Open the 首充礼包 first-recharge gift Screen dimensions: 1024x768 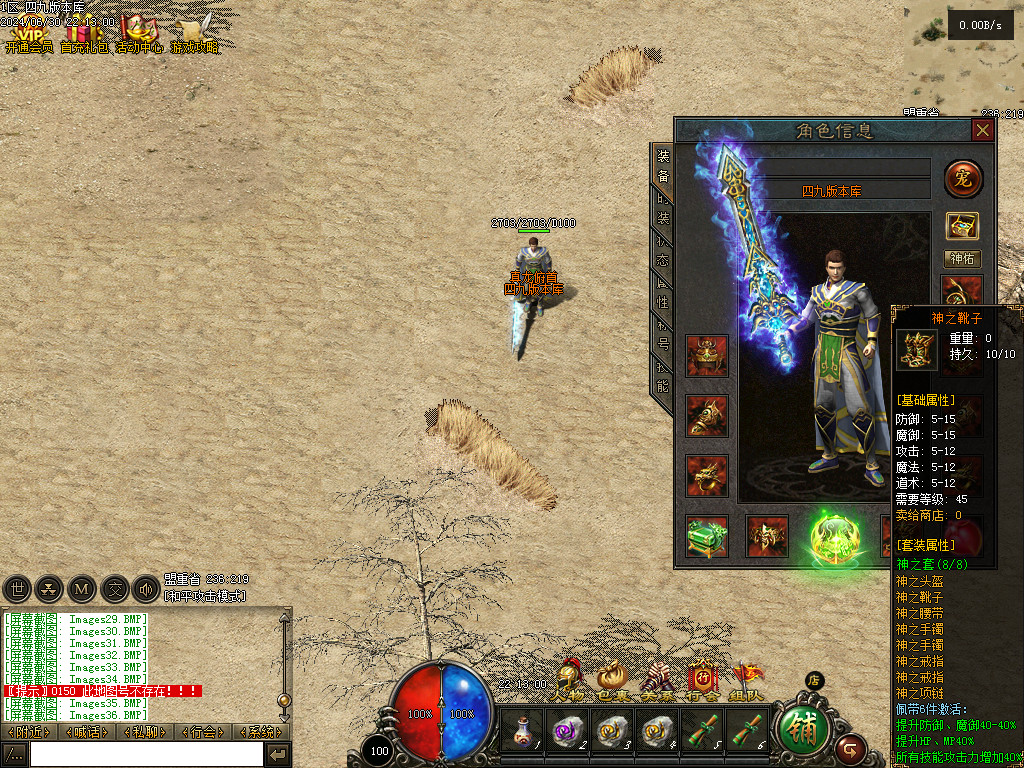click(x=85, y=37)
